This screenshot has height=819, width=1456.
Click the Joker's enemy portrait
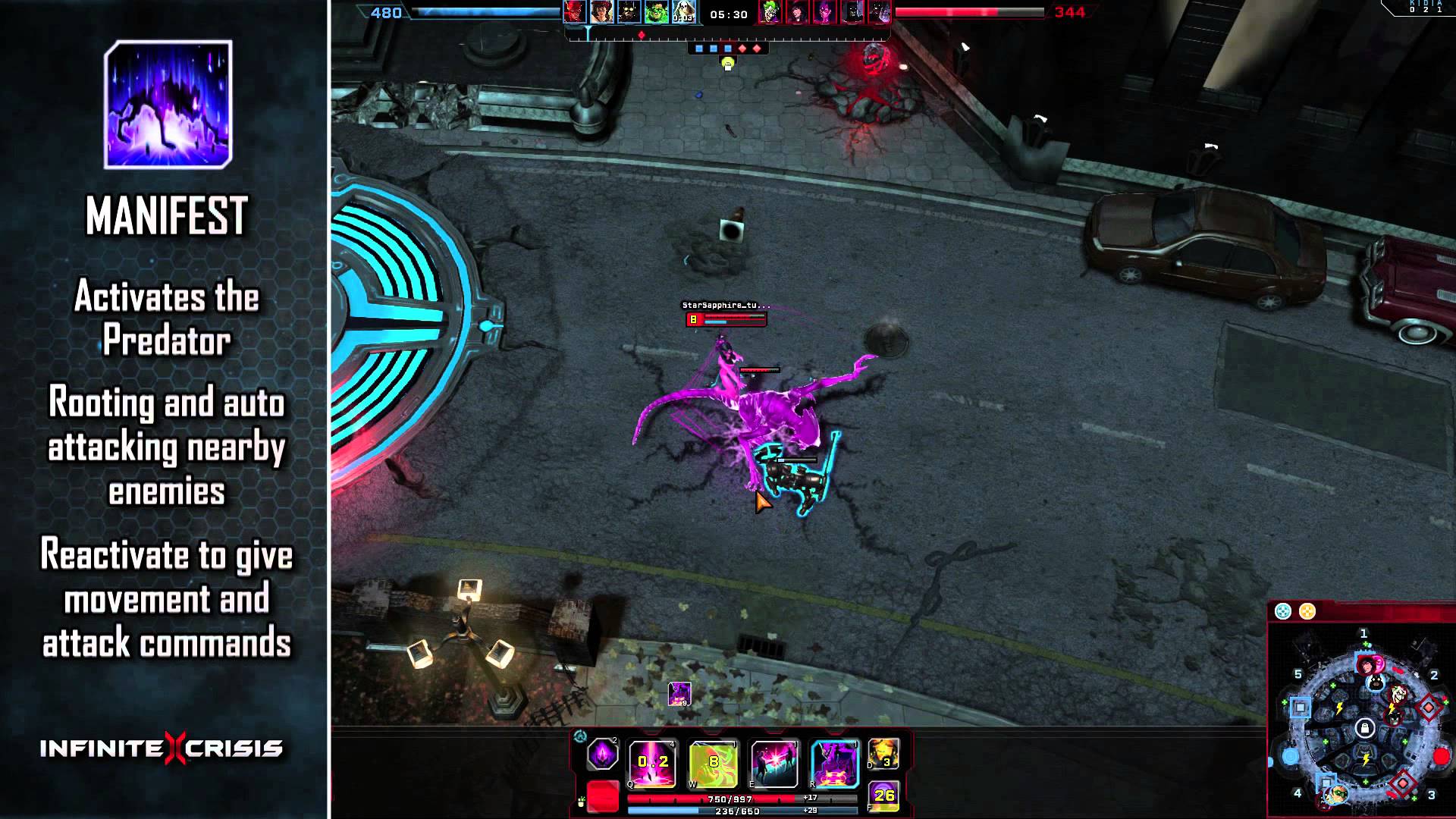pos(770,13)
